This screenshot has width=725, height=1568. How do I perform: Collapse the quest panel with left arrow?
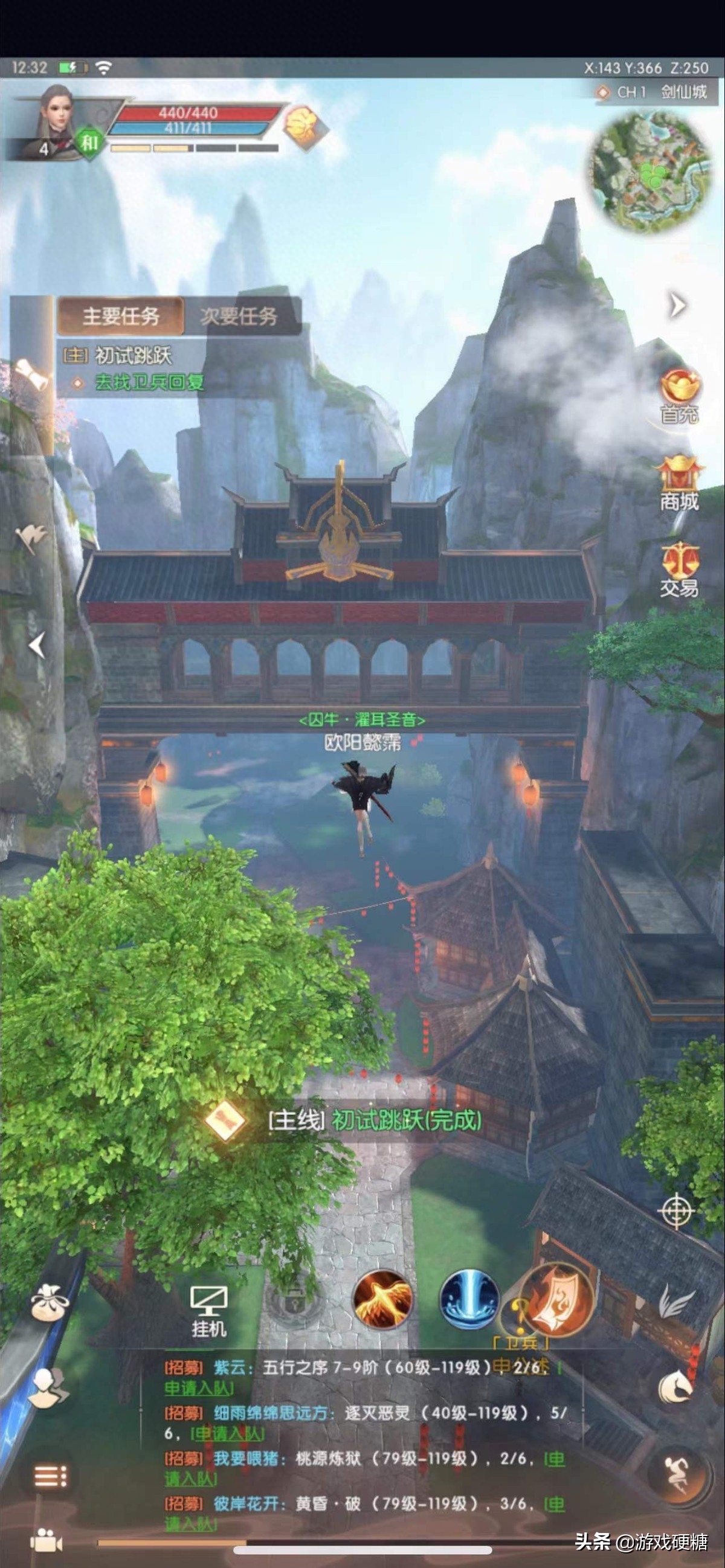[x=37, y=644]
